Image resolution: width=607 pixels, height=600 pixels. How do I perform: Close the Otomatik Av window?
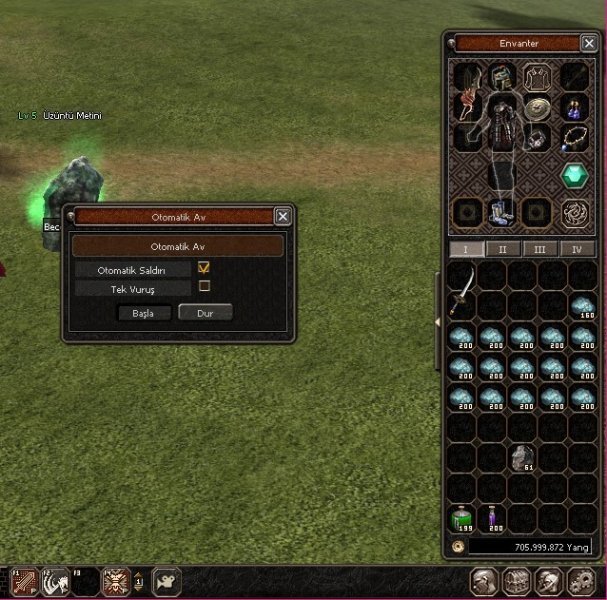tap(283, 216)
